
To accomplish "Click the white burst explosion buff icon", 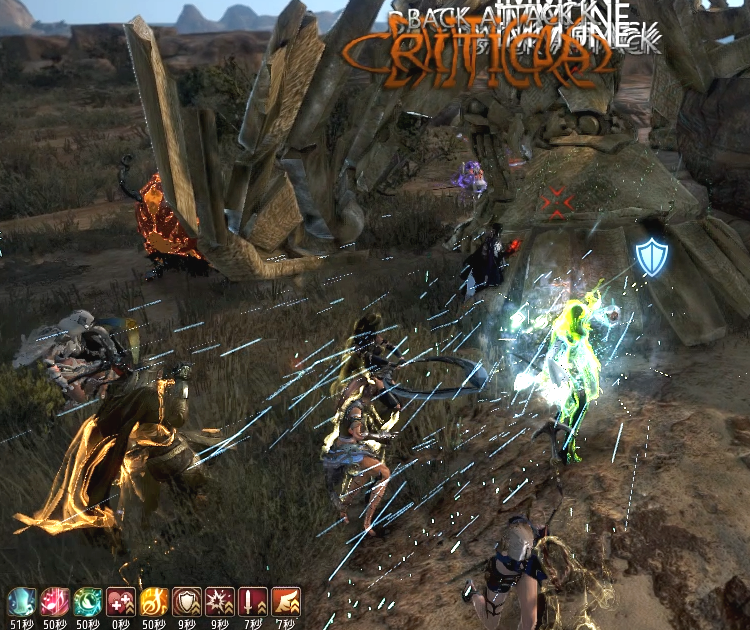I will click(x=219, y=600).
